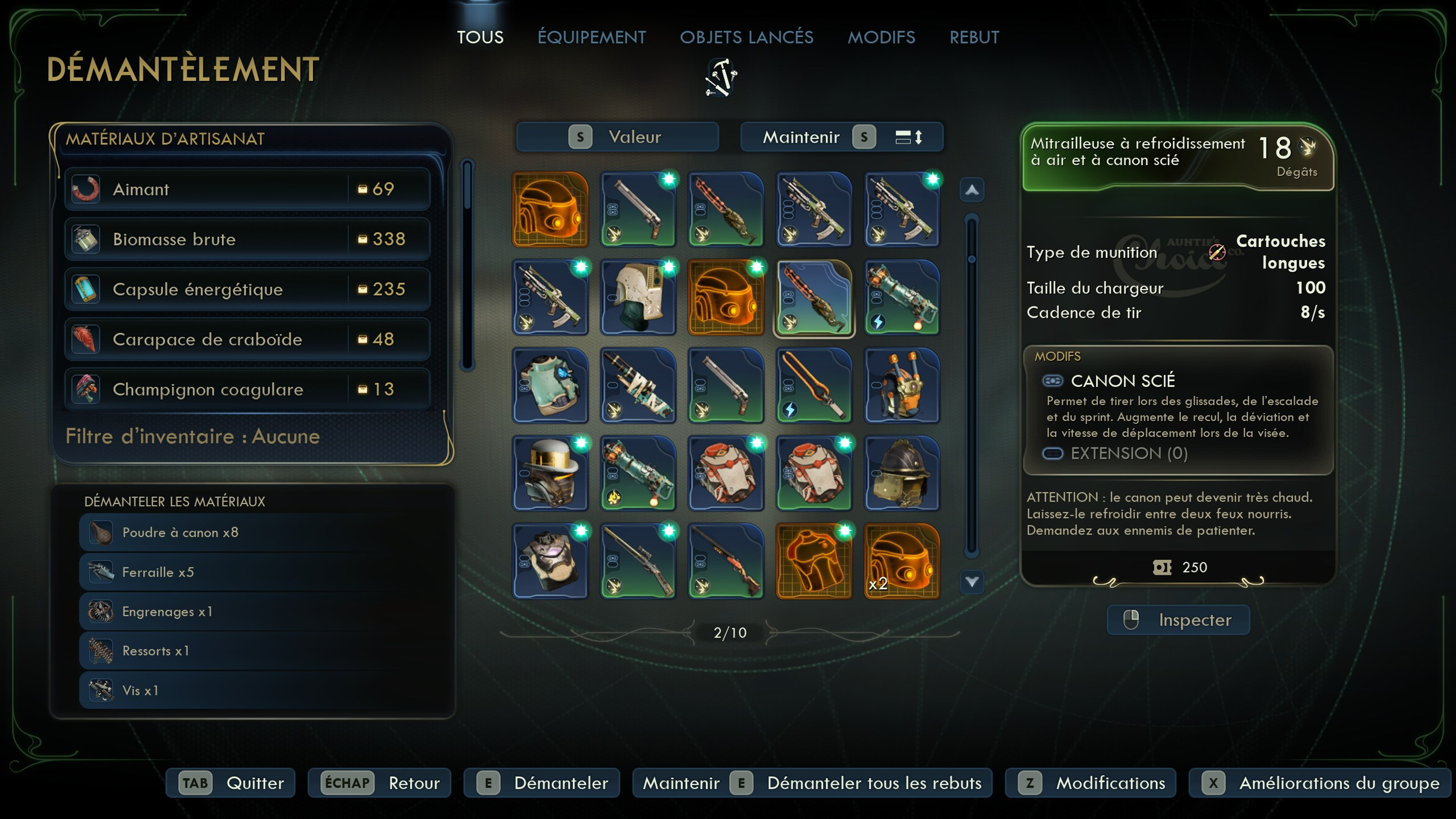Toggle the Maintenir sort order button
Viewport: 1456px width, 819px height.
[842, 137]
